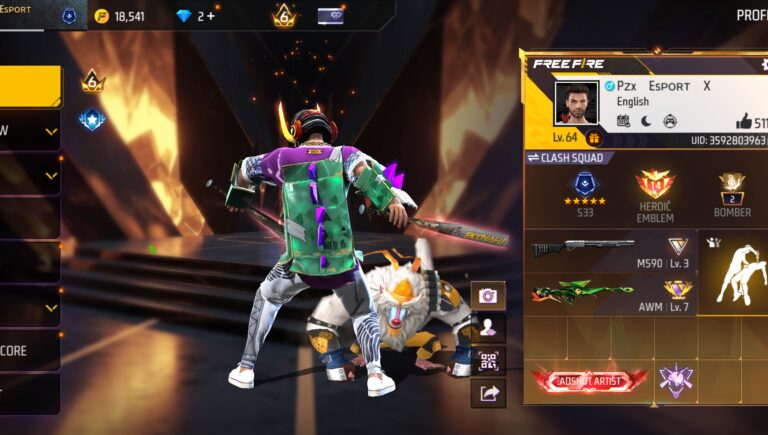The width and height of the screenshot is (768, 435).
Task: Open the QR code button
Action: (x=488, y=361)
